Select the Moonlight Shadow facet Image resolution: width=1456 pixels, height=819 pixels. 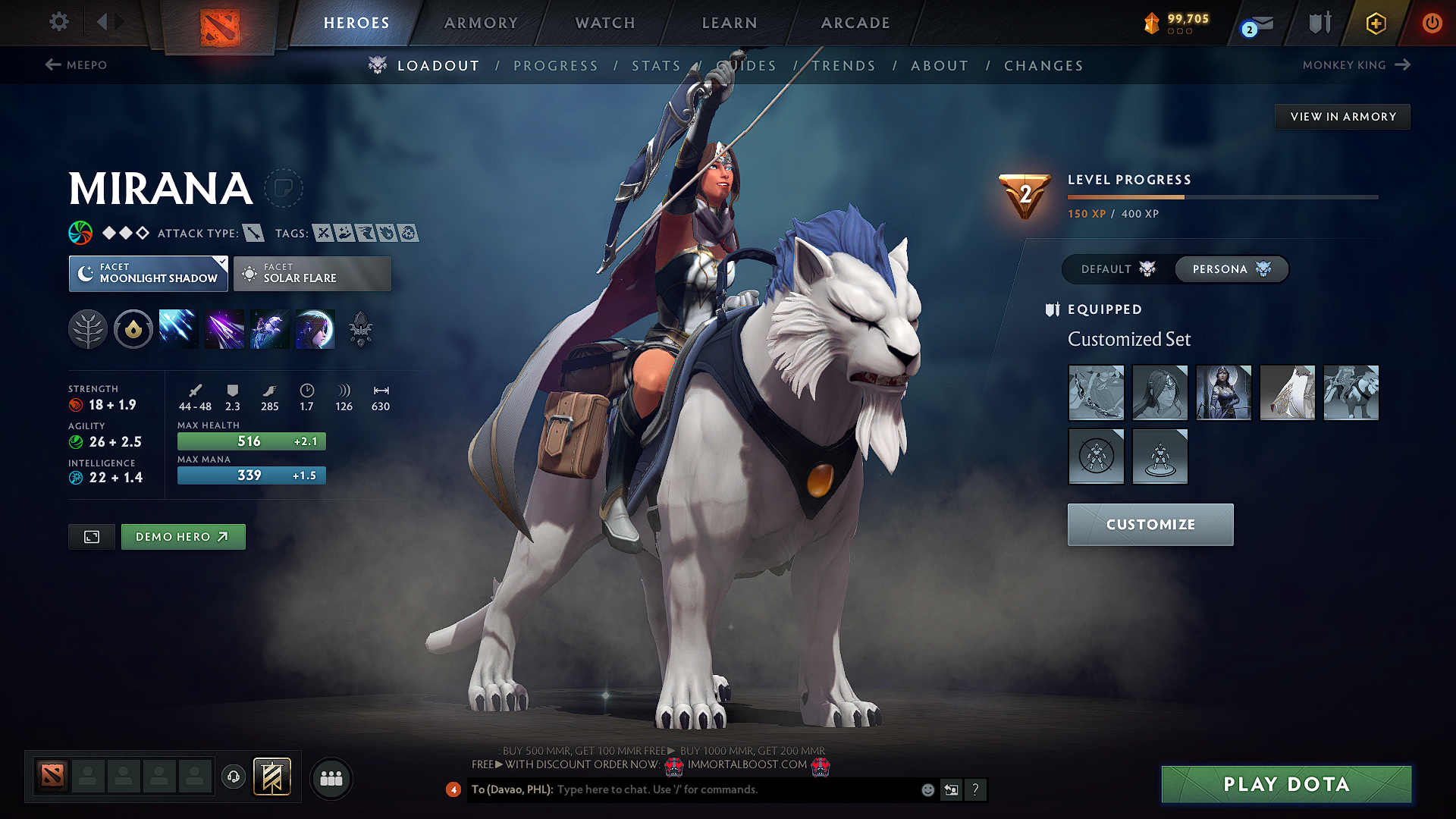148,274
